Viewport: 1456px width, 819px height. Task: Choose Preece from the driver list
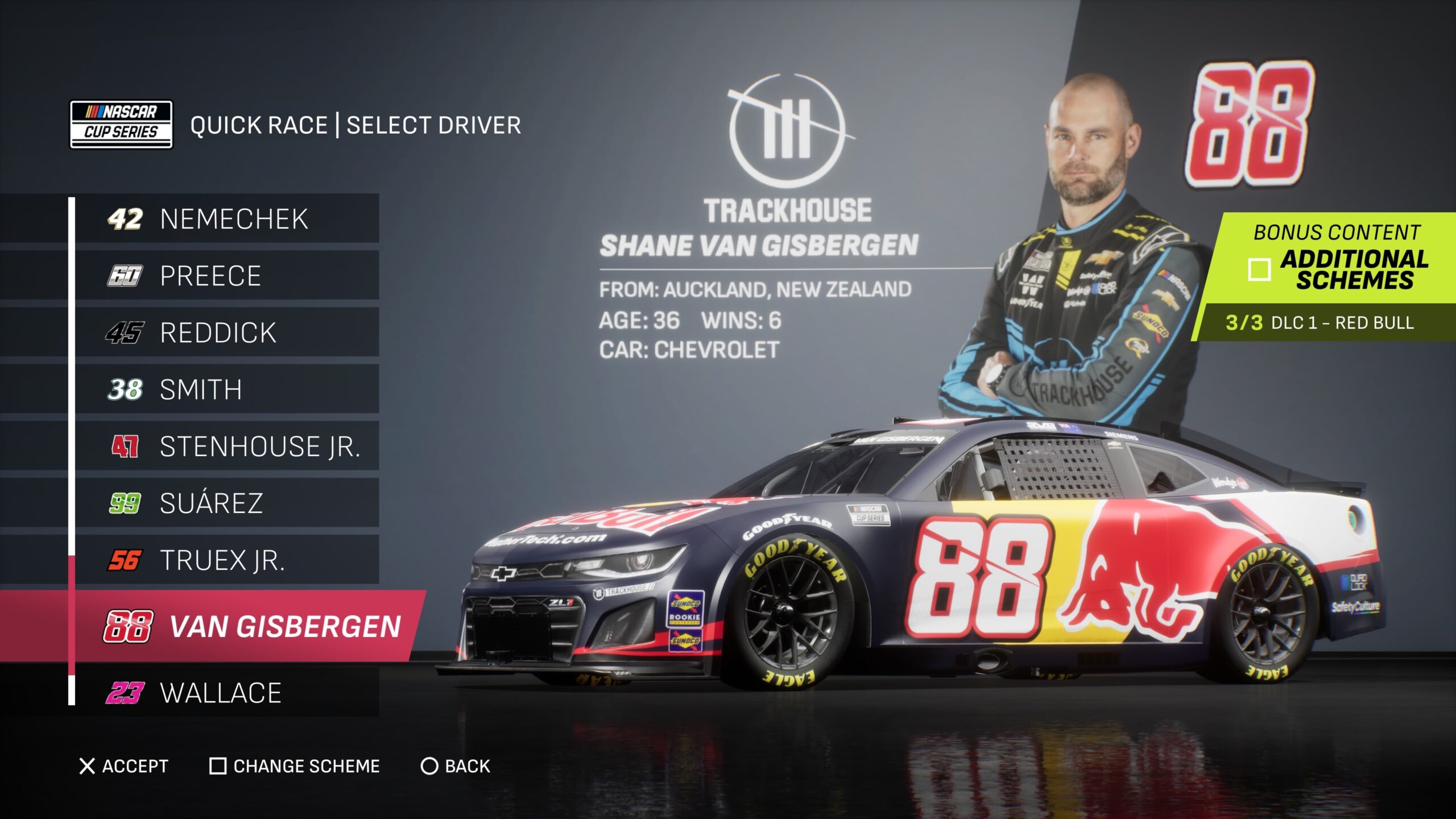tap(227, 276)
